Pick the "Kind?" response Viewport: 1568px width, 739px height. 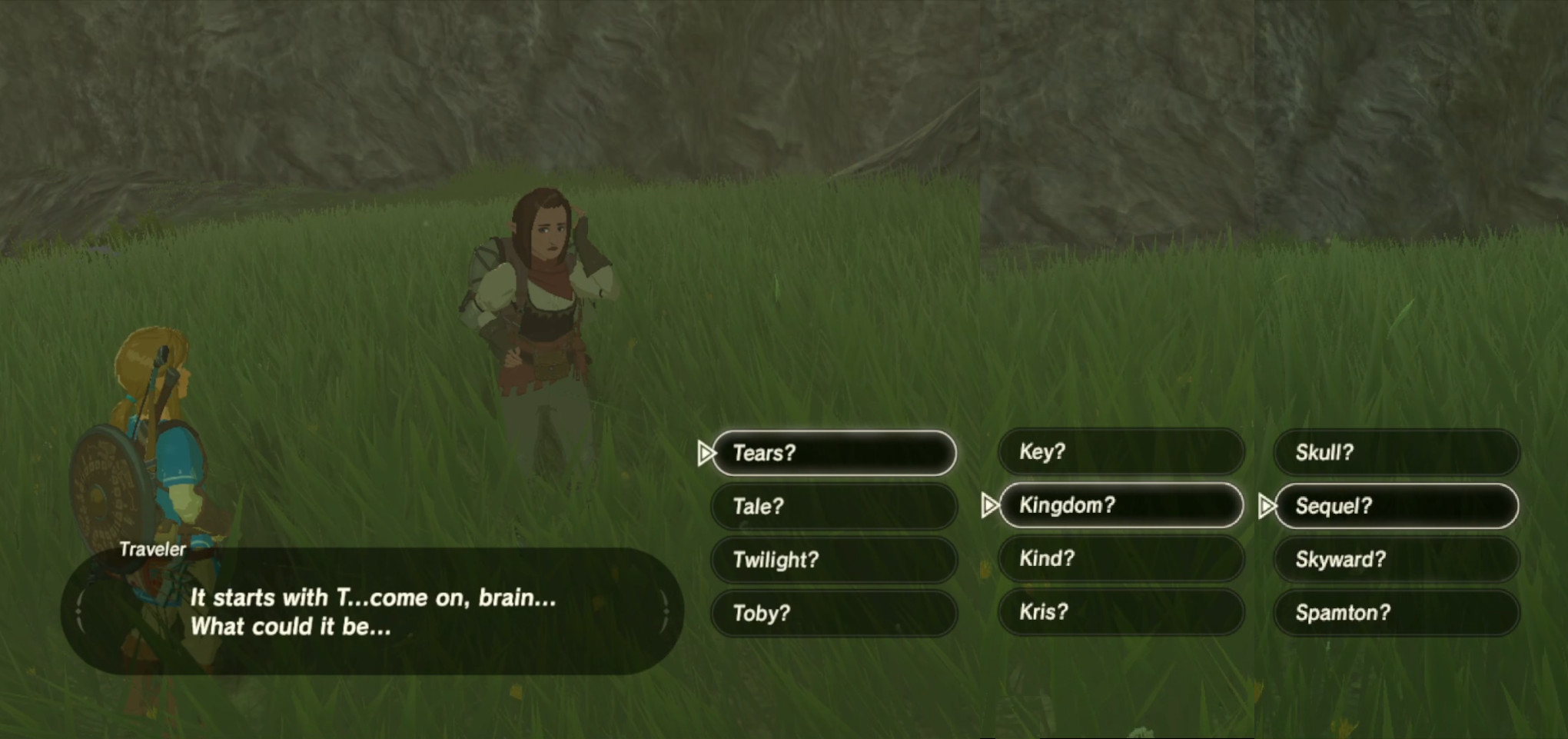point(1121,559)
